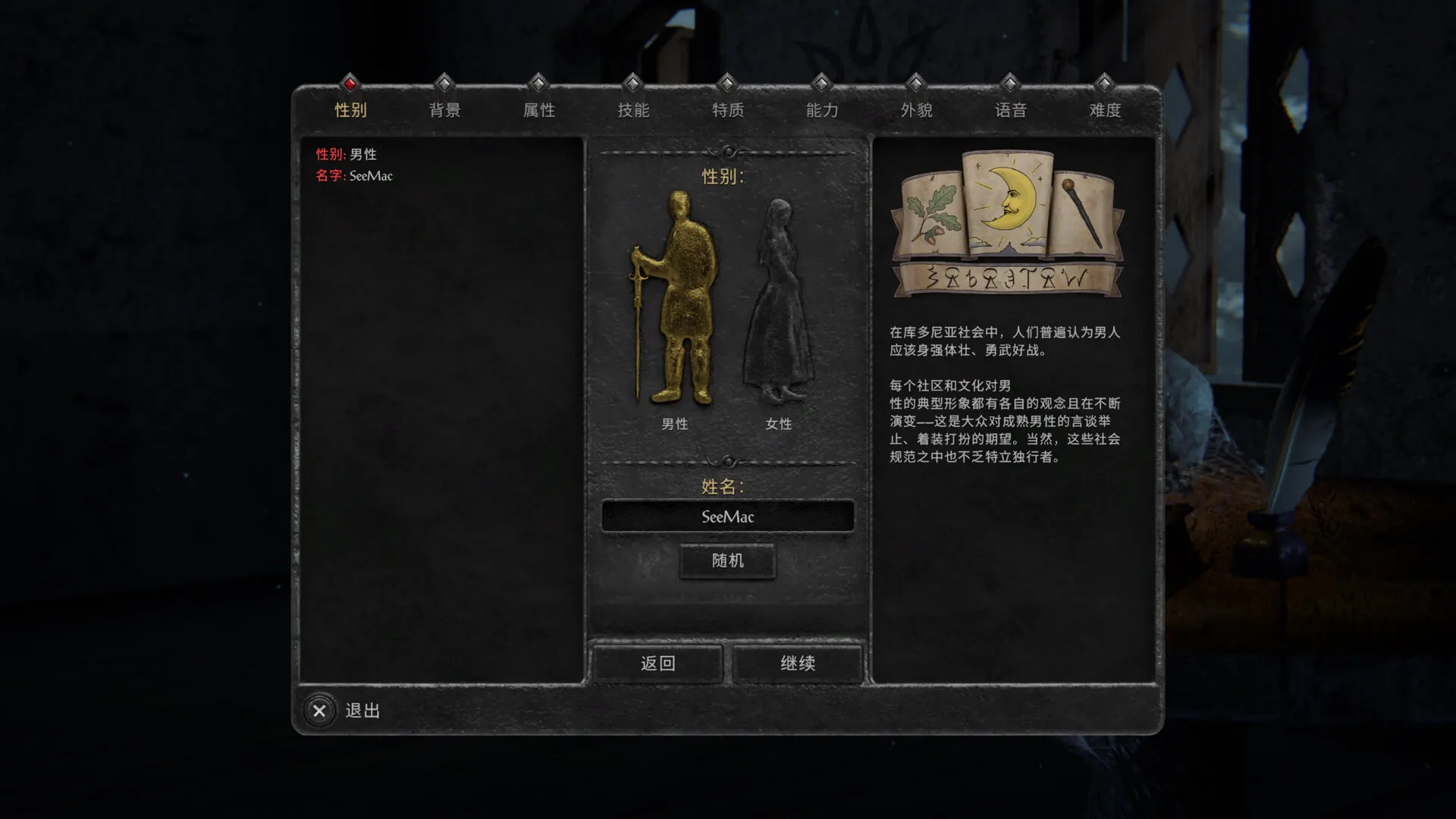
Task: Open the 难度 tab
Action: (1105, 110)
